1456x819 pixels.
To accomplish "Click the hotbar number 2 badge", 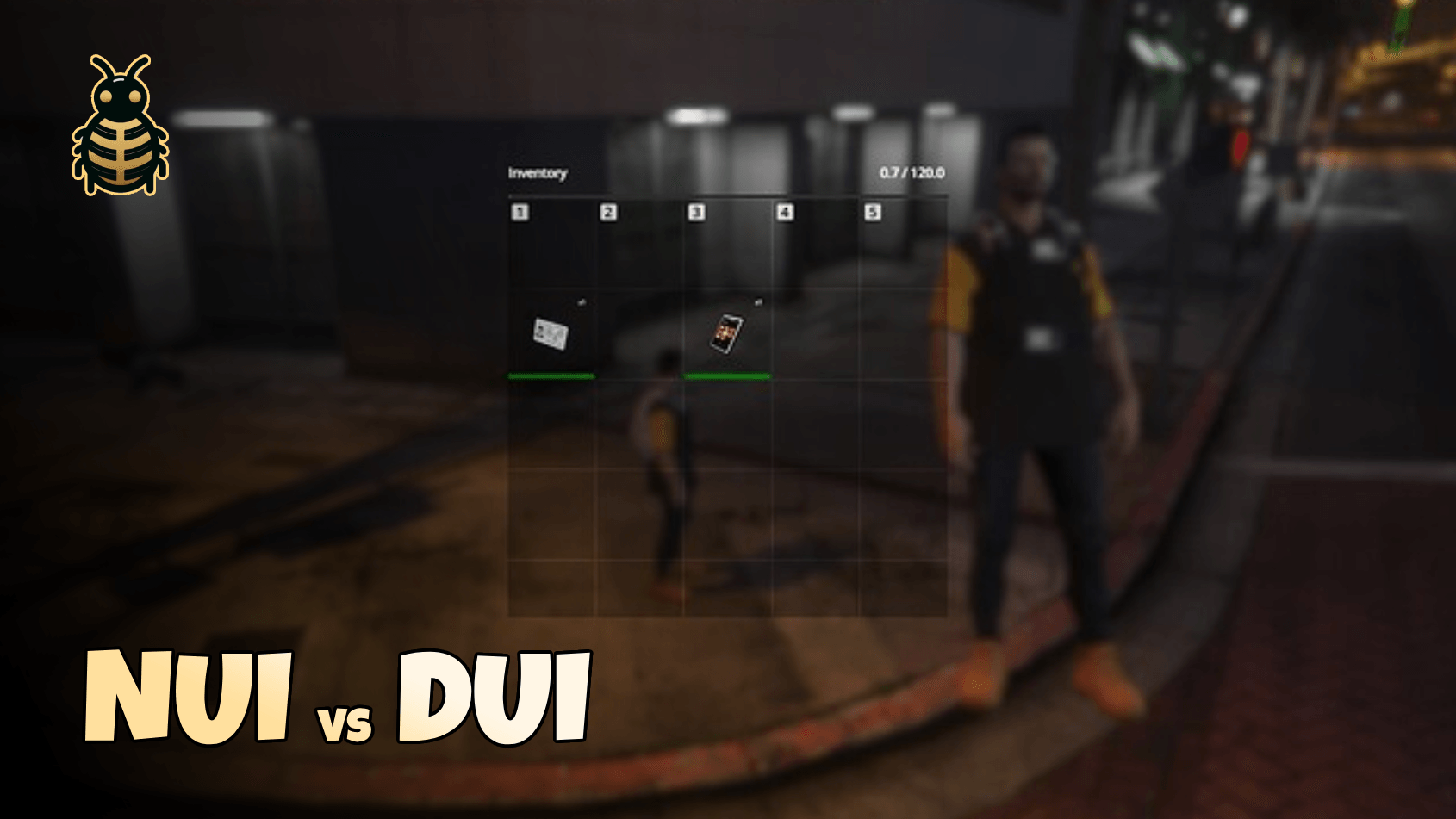I will (x=608, y=211).
